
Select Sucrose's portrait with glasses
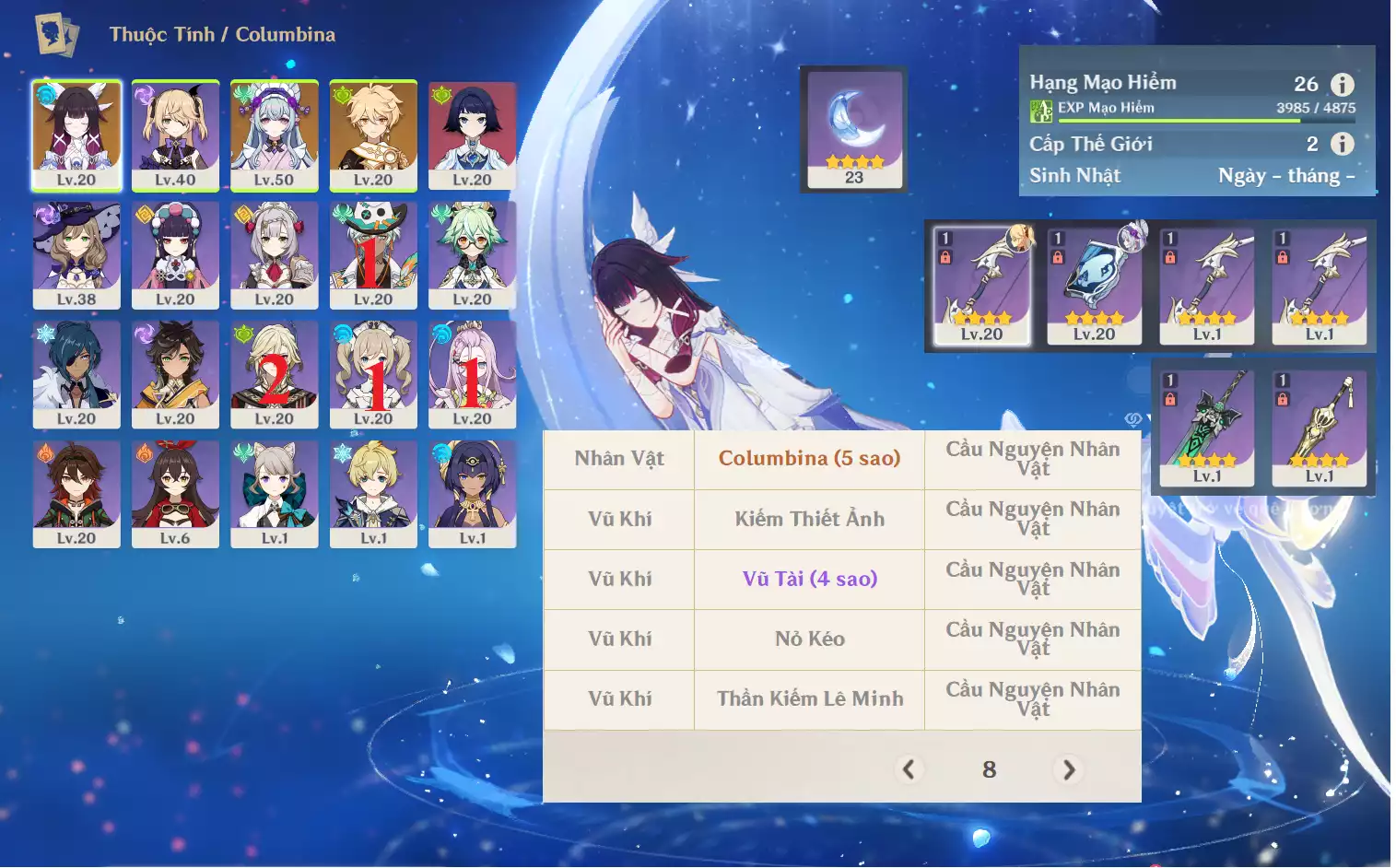tap(472, 254)
